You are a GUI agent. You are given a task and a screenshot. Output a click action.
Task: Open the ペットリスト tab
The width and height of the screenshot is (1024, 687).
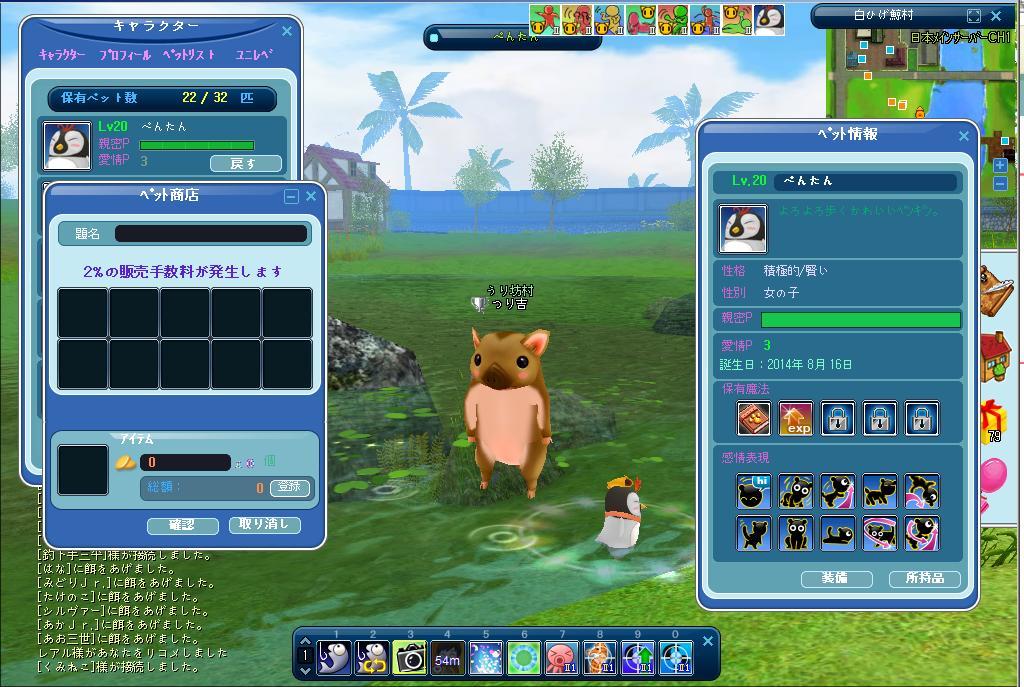[188, 55]
